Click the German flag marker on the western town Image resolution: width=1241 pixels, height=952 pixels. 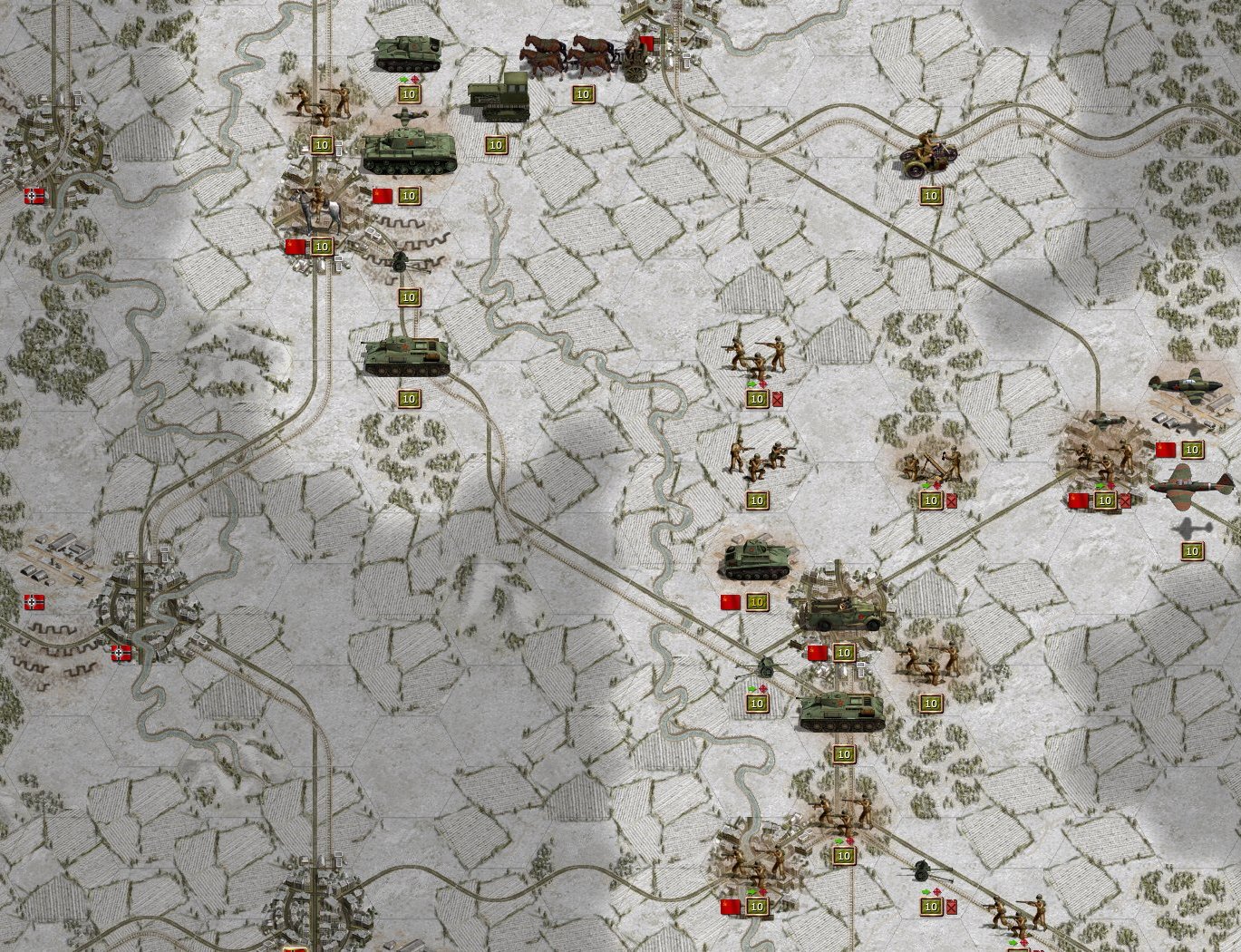pyautogui.click(x=34, y=194)
